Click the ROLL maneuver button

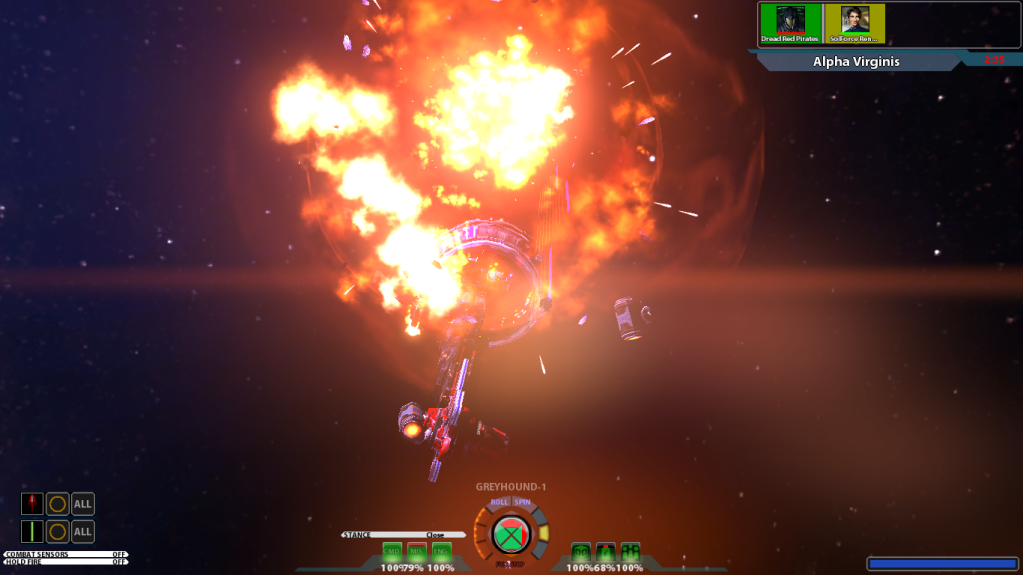point(500,502)
